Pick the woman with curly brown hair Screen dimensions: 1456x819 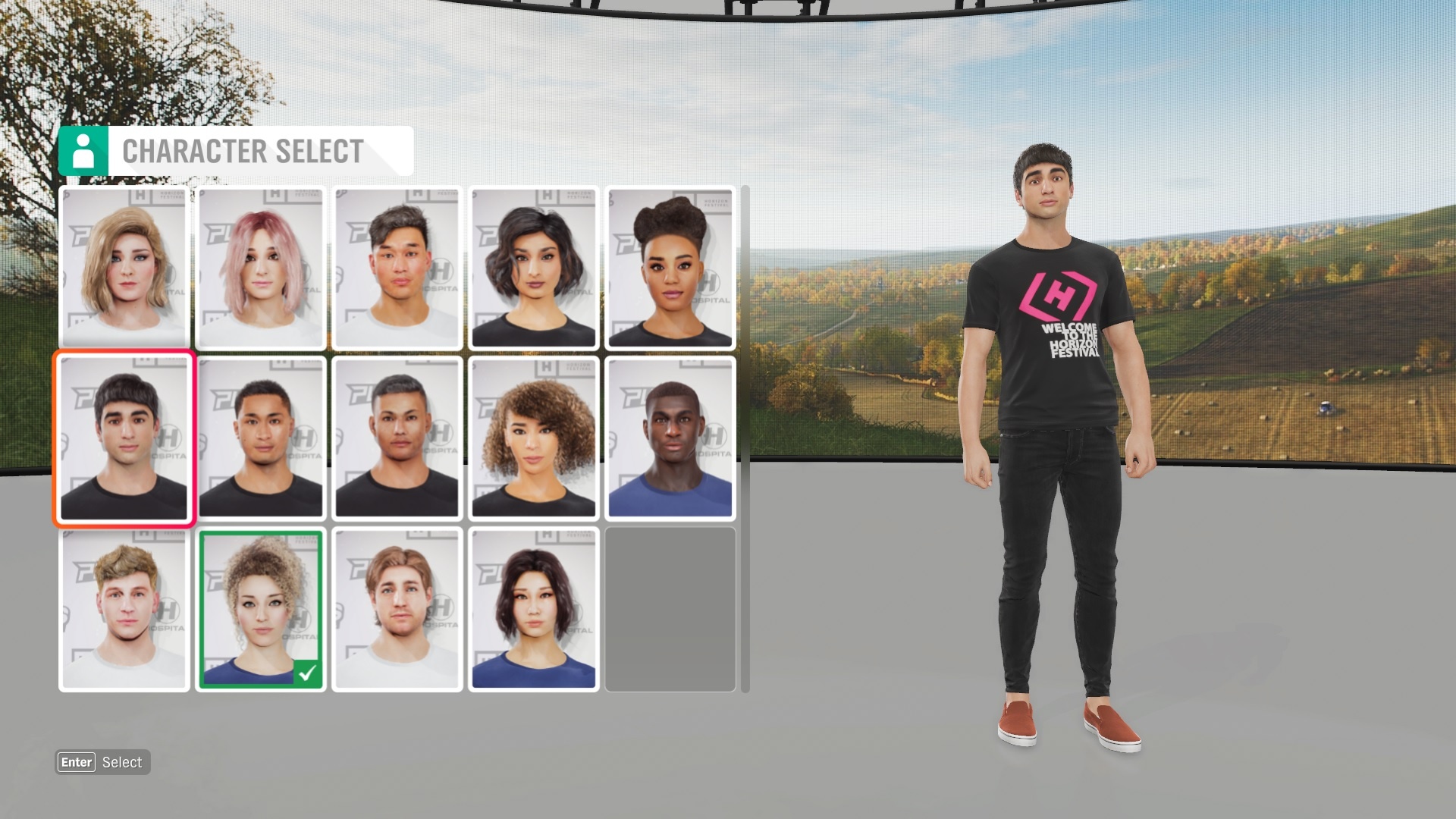click(534, 439)
